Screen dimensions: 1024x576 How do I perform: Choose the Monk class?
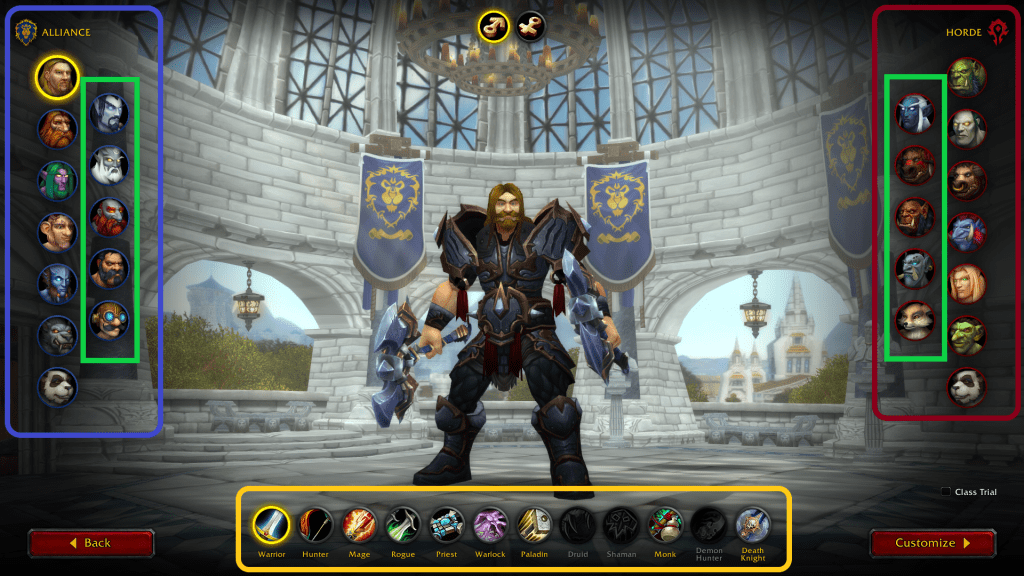[665, 524]
